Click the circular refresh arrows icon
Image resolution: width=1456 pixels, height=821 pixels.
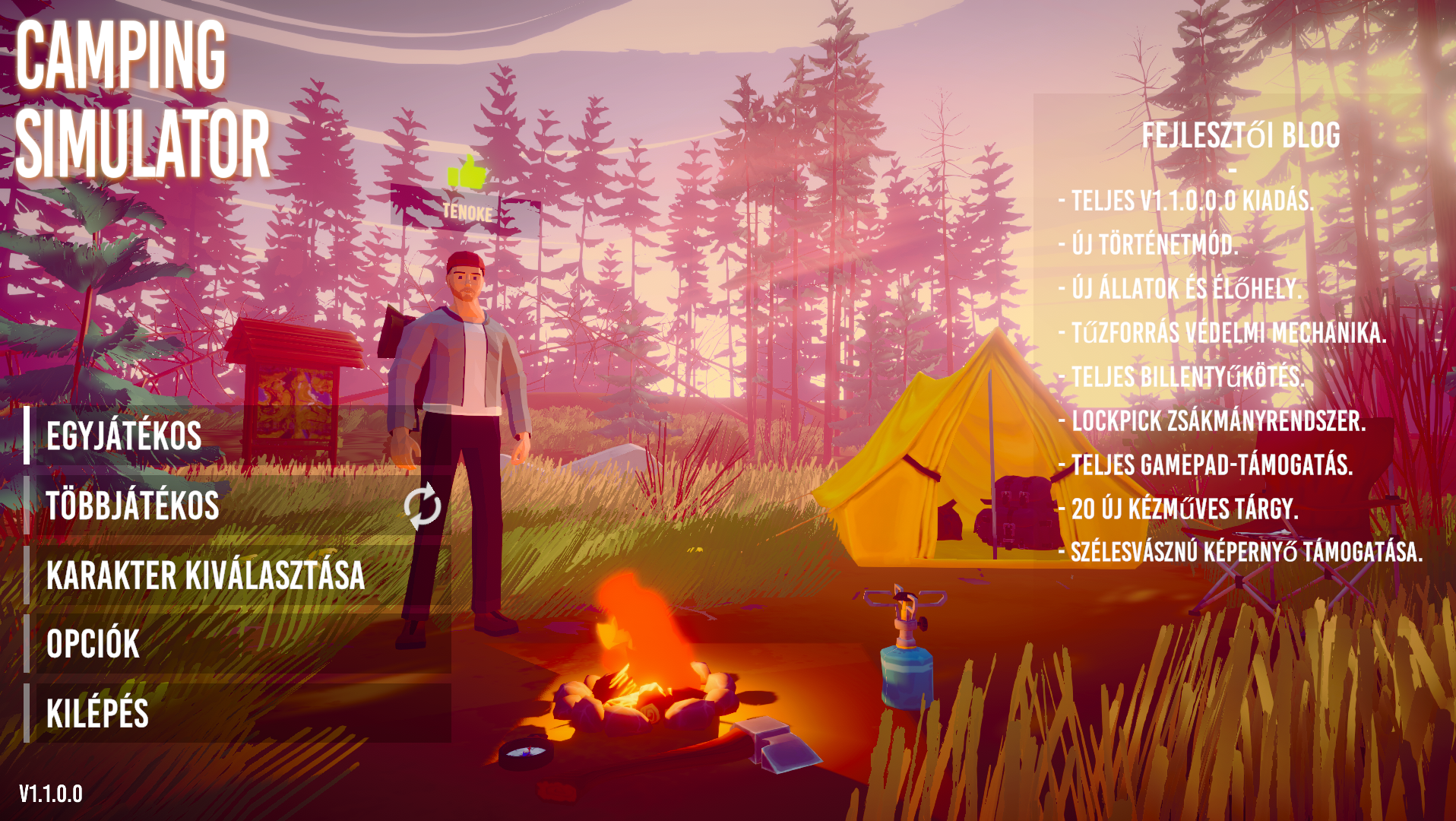[423, 506]
